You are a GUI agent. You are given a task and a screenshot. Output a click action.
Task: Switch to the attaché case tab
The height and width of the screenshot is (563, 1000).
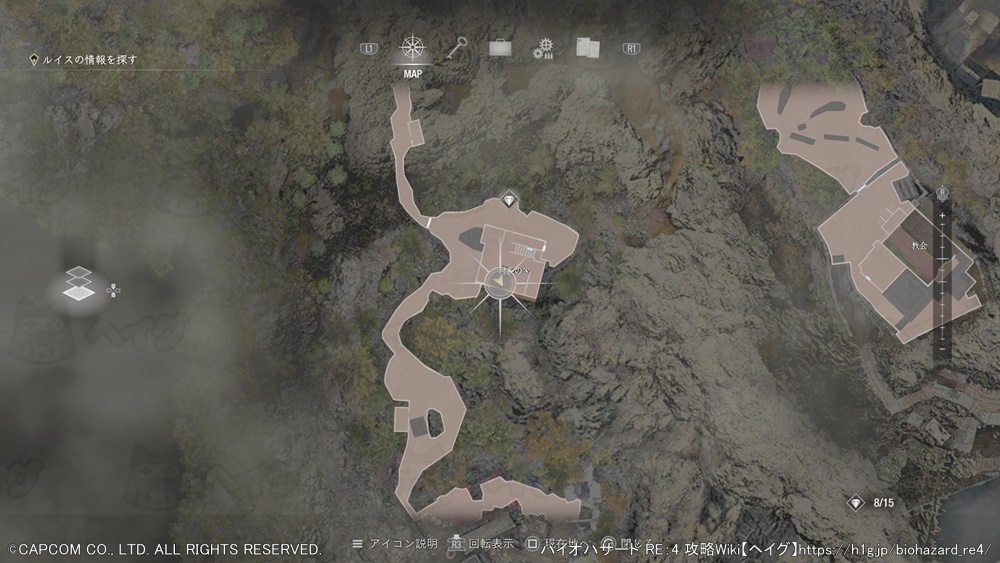tap(500, 47)
